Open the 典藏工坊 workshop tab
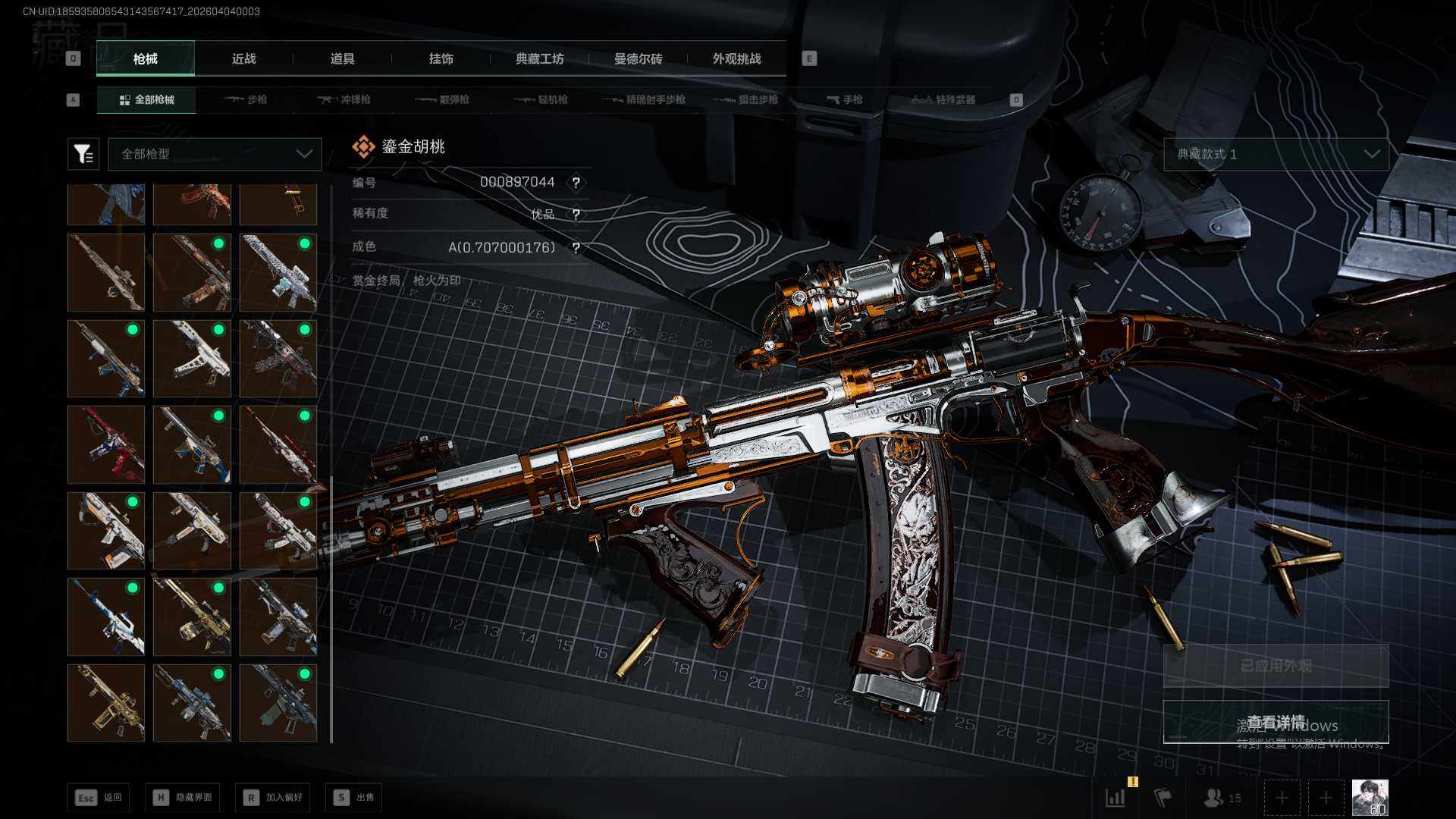This screenshot has width=1456, height=819. [x=539, y=59]
